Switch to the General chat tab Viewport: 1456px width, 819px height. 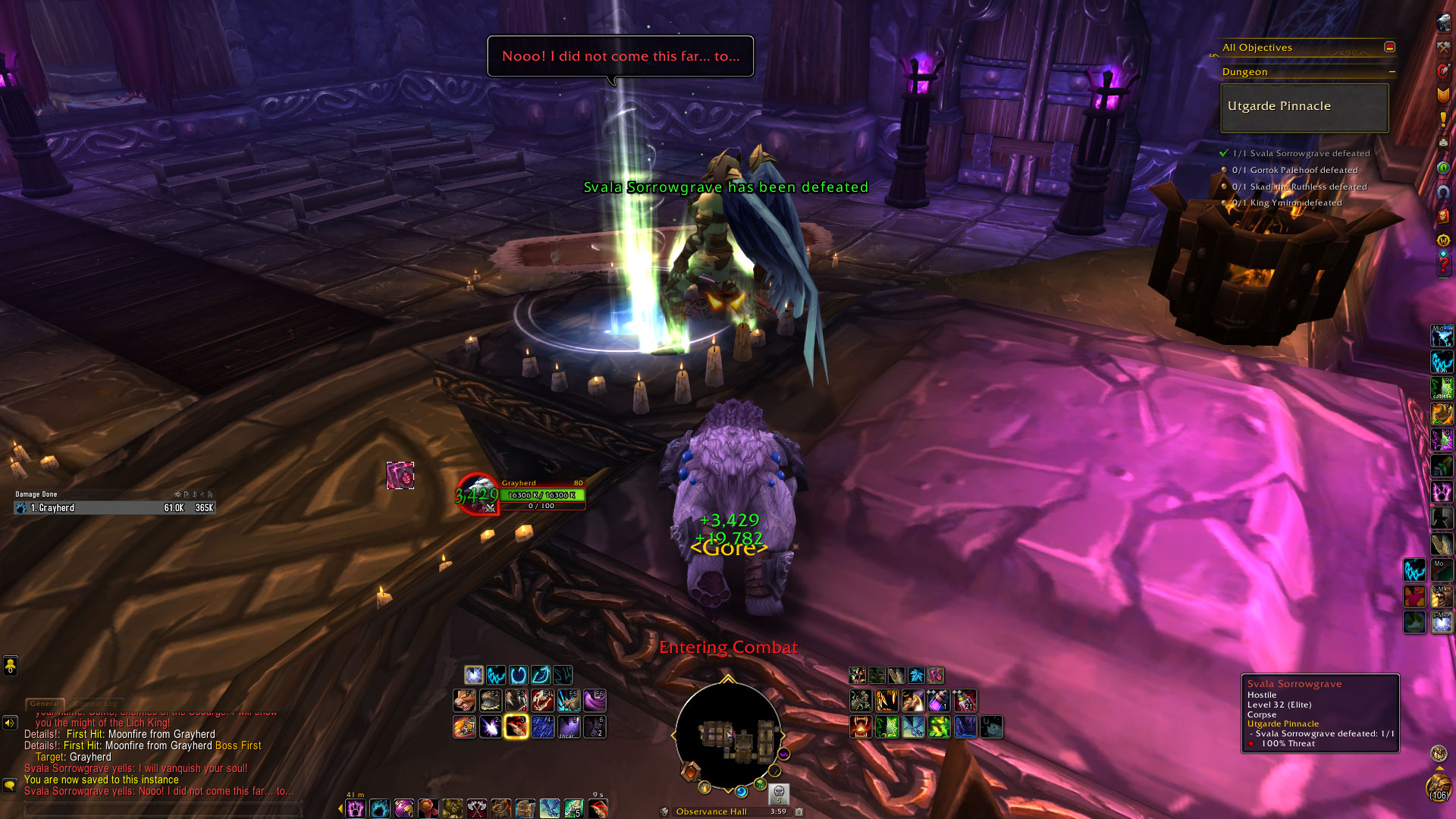45,704
